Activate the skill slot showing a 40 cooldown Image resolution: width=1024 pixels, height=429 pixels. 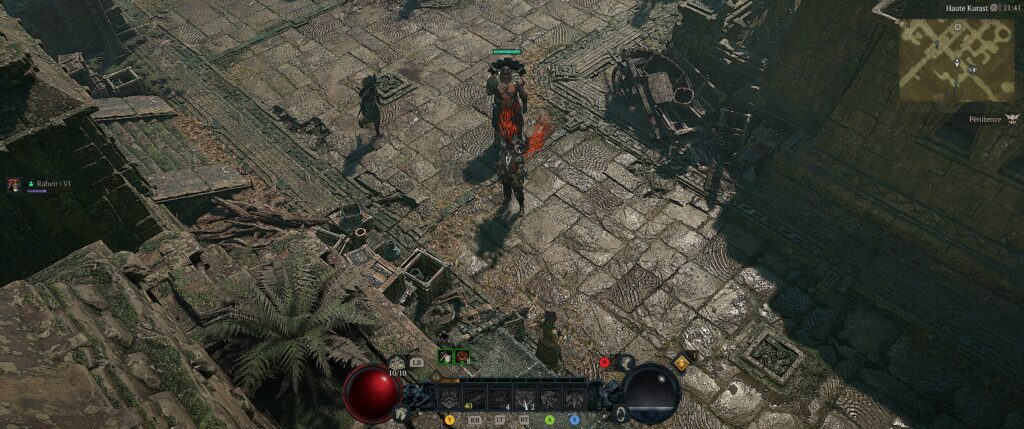click(x=473, y=398)
